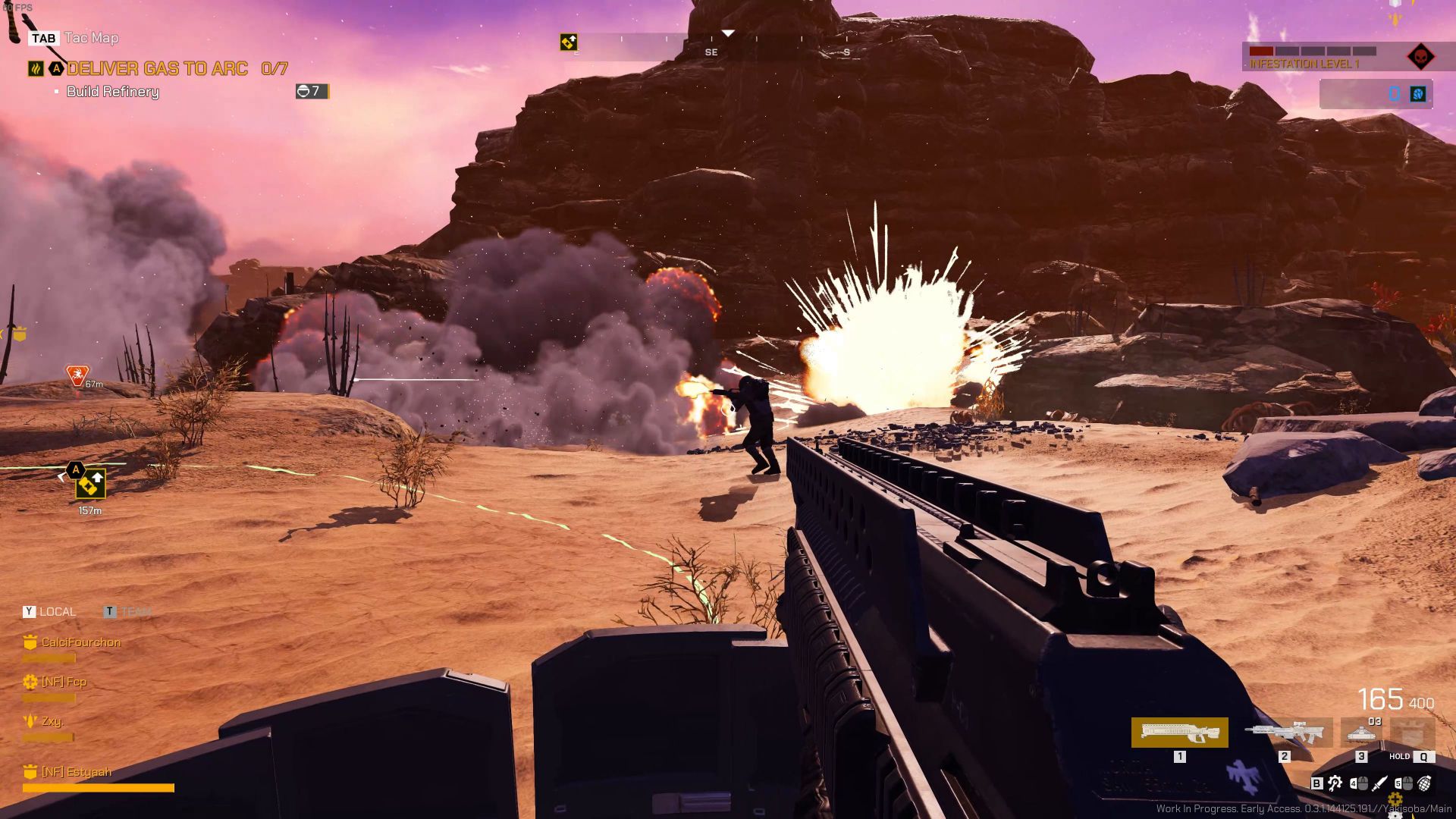Click the compass bar's objective marker
The height and width of the screenshot is (819, 1456).
(x=568, y=42)
